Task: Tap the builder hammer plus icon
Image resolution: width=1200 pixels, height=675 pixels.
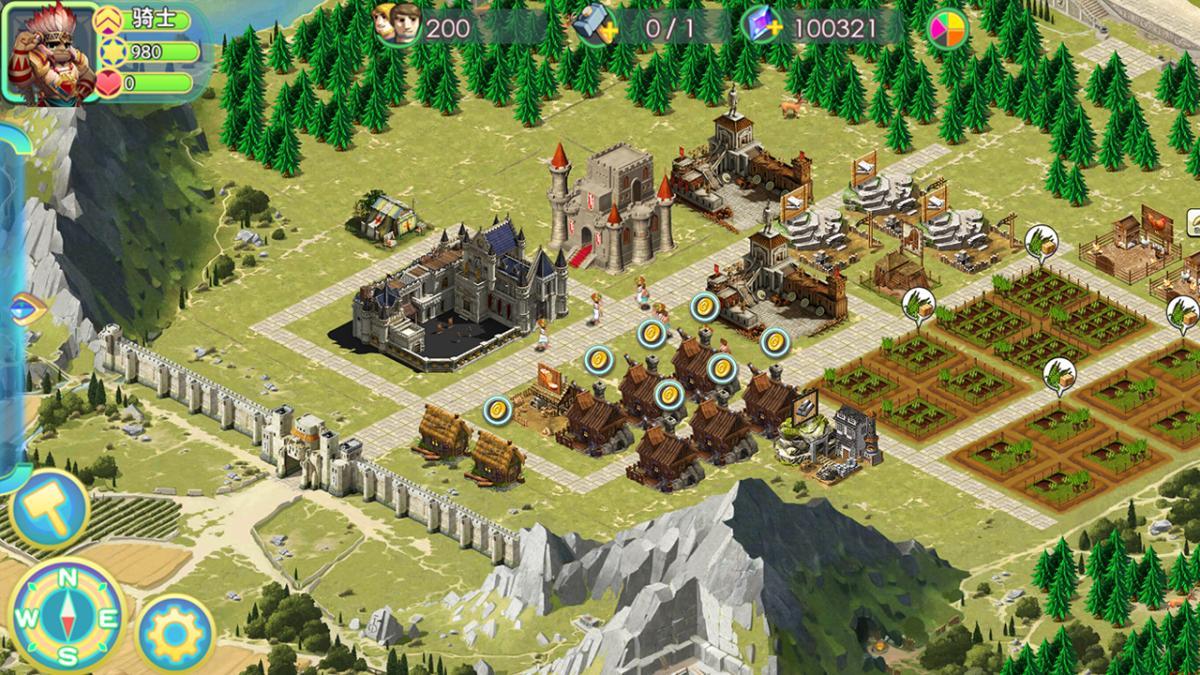Action: [x=597, y=27]
